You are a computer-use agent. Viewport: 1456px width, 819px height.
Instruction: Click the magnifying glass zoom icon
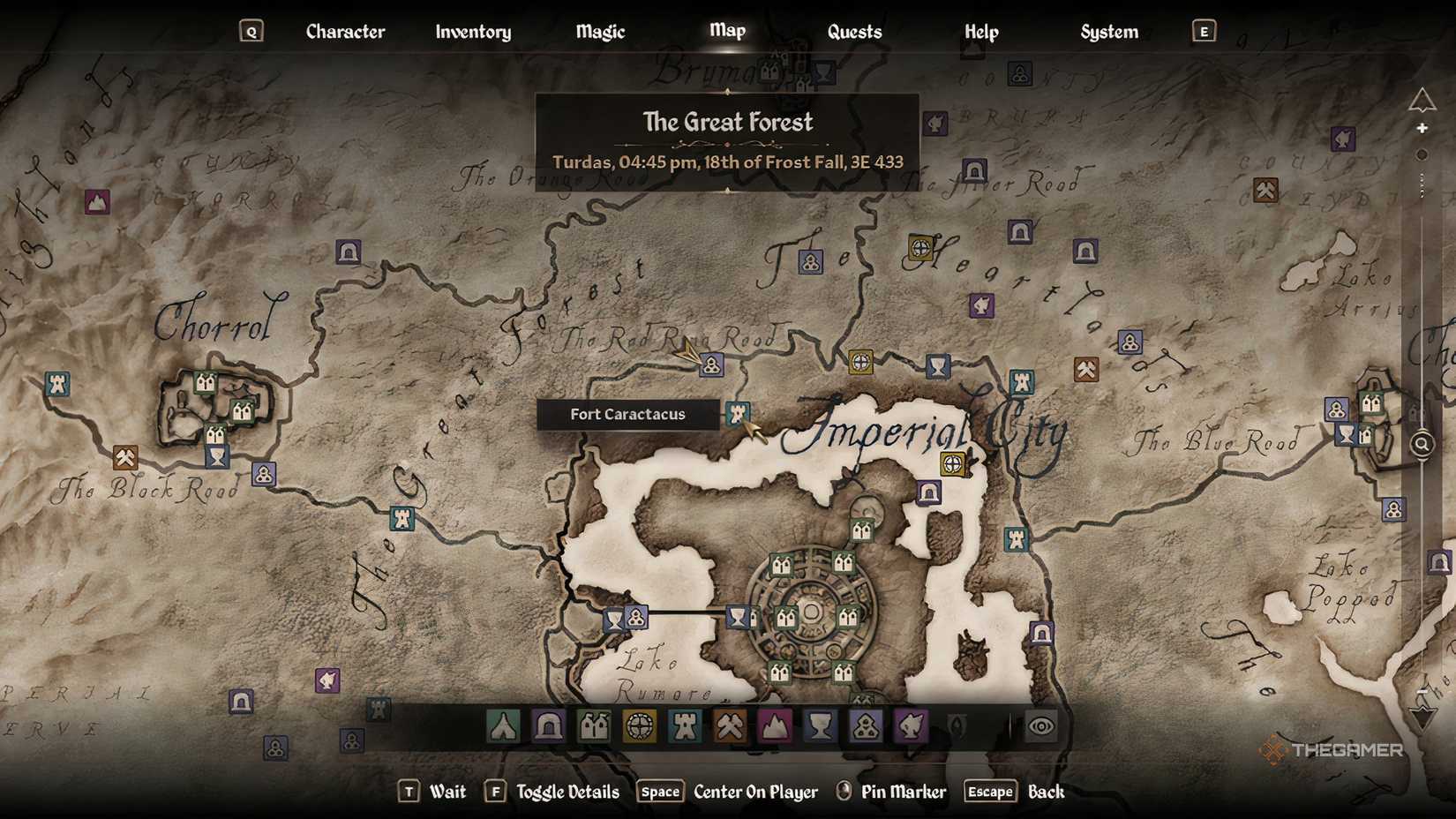(1422, 445)
